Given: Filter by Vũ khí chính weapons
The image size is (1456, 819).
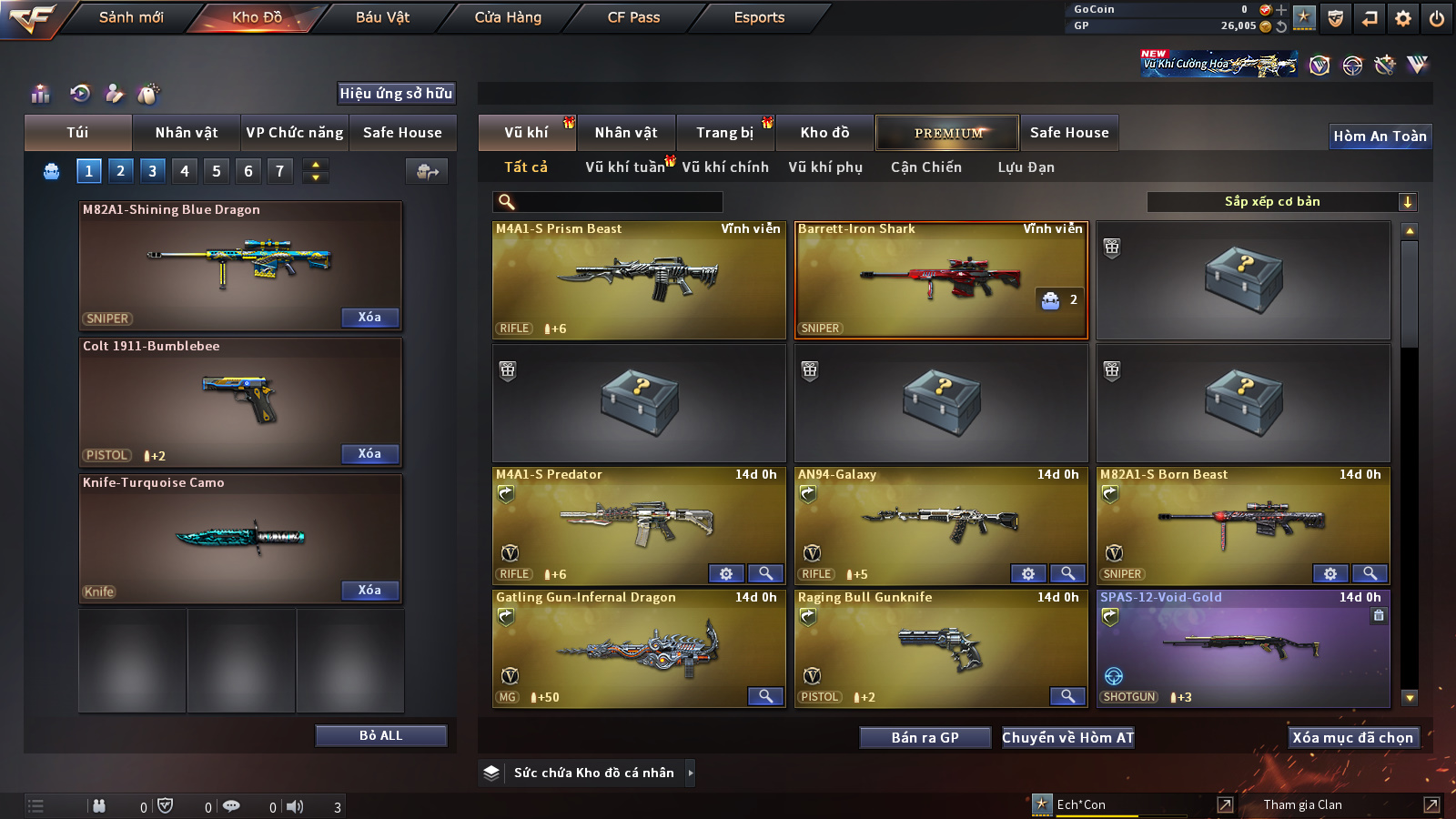Looking at the screenshot, I should tap(725, 167).
